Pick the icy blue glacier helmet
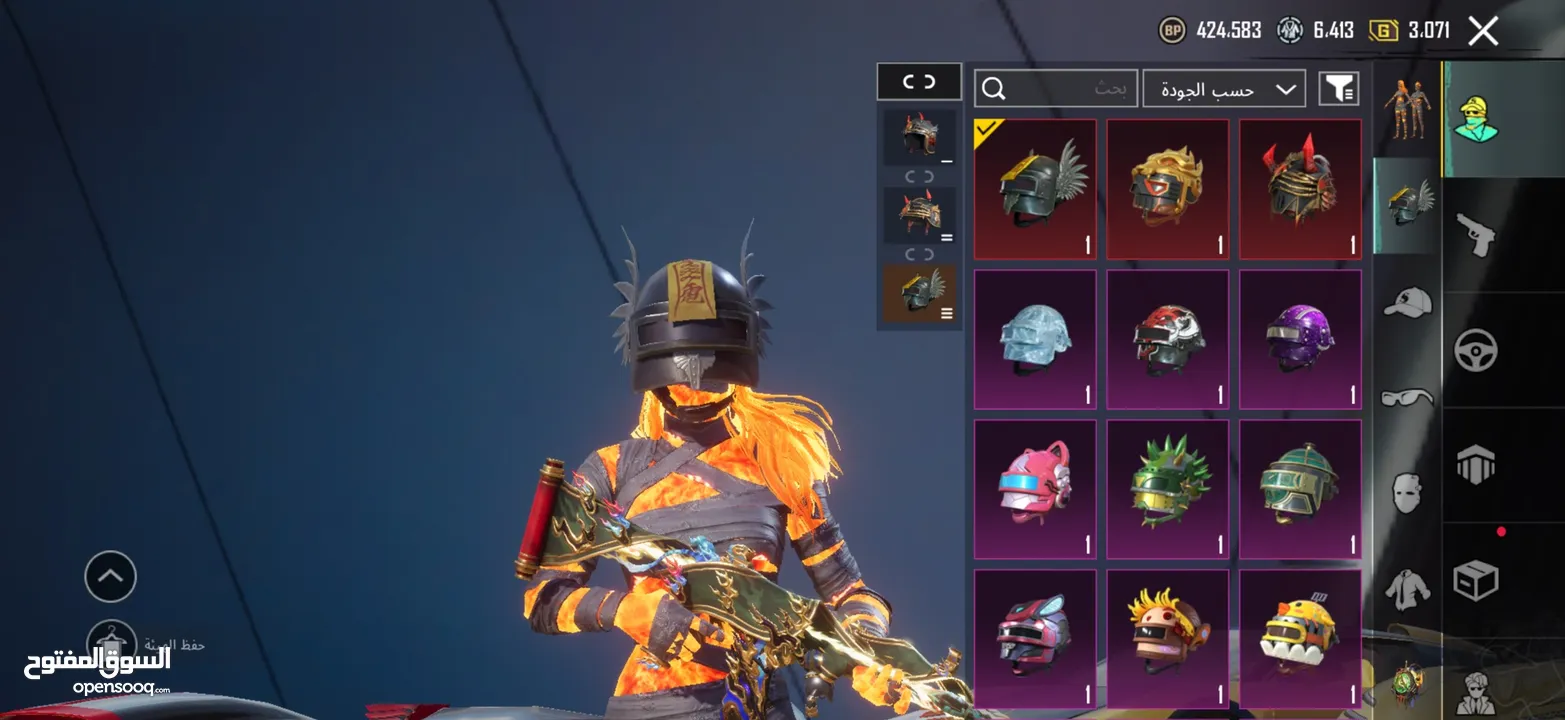 pyautogui.click(x=1035, y=340)
